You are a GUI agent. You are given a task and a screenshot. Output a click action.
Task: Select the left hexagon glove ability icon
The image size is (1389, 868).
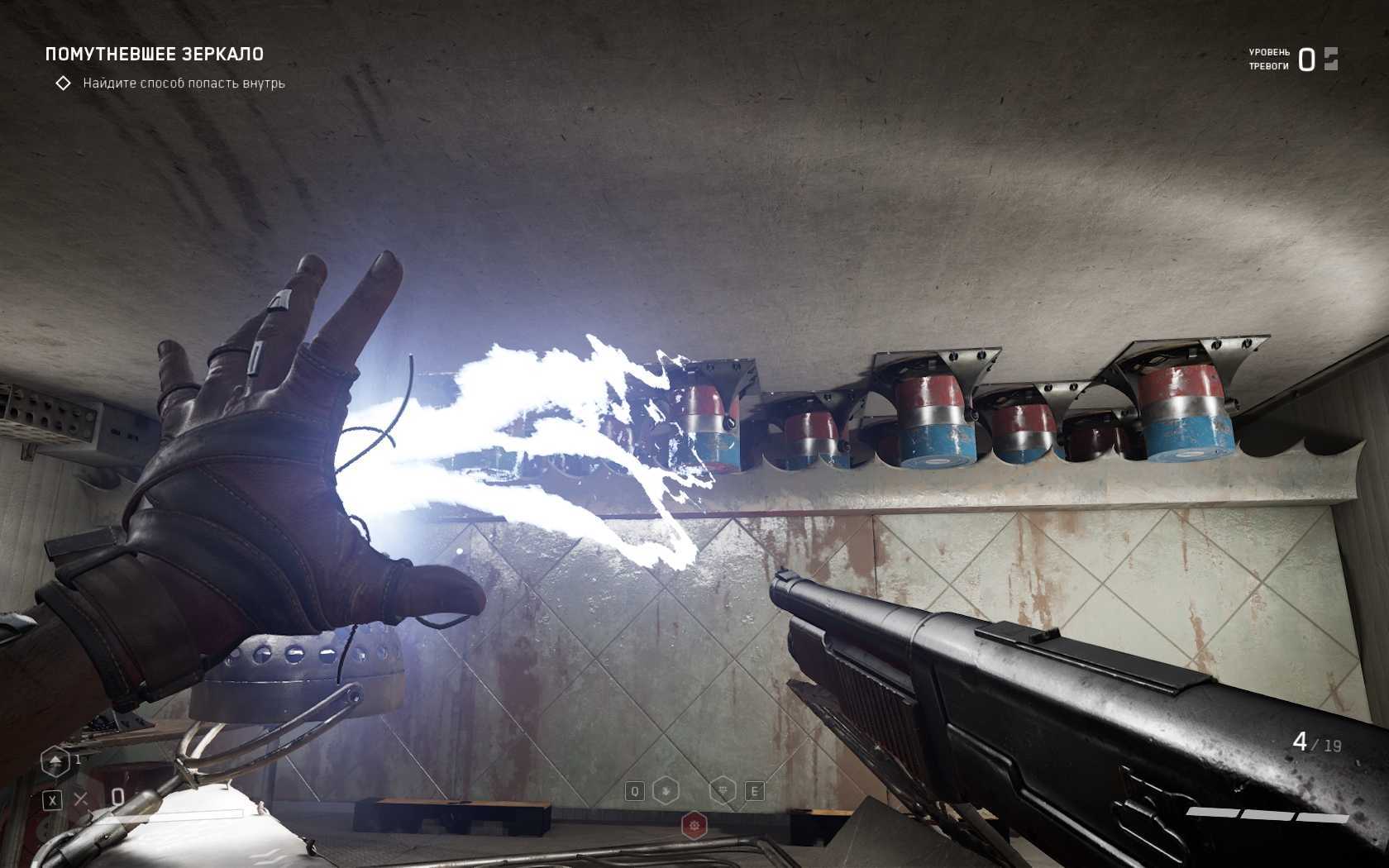pyautogui.click(x=666, y=791)
